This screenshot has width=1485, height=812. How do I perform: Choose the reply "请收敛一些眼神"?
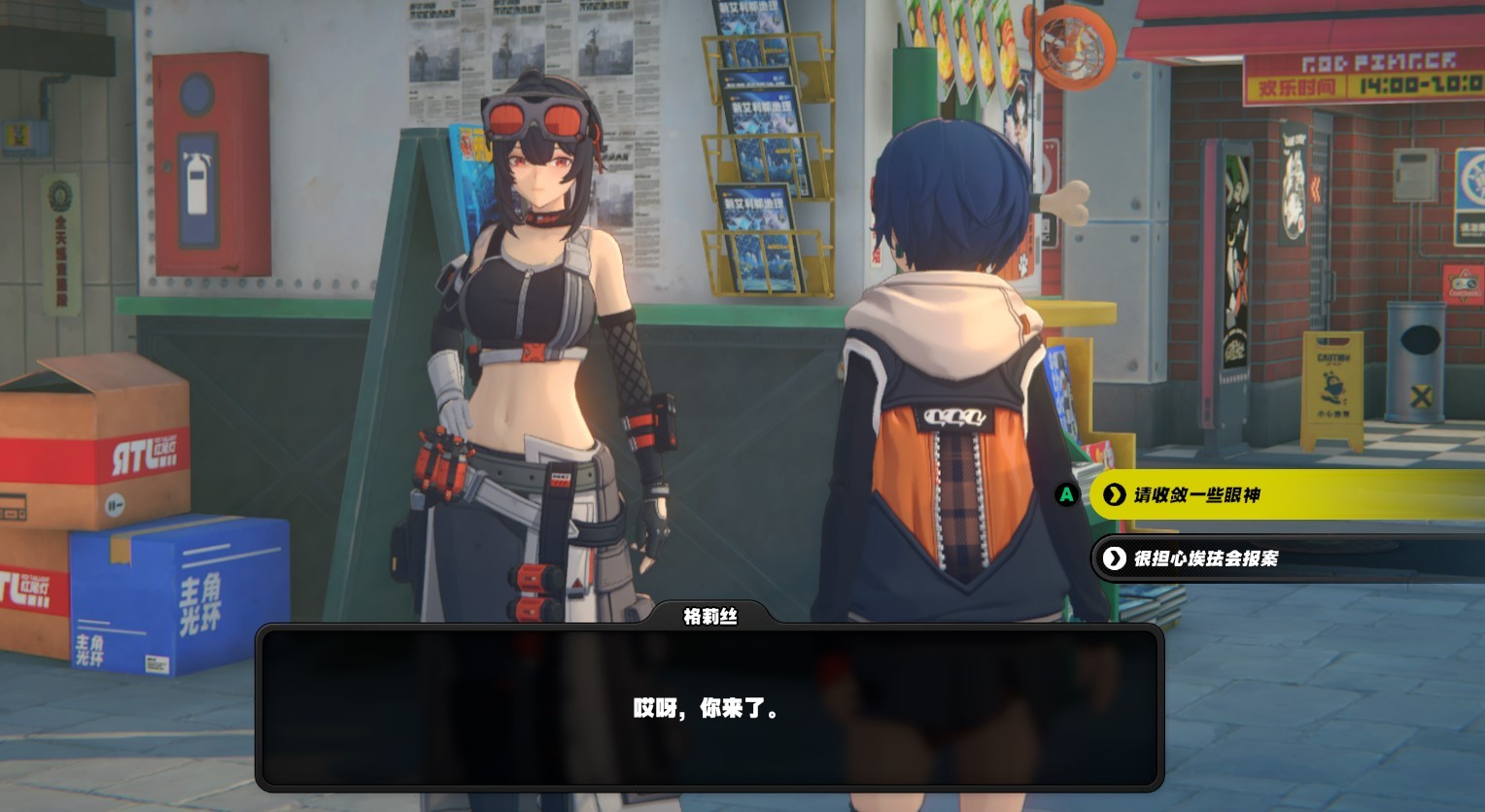[1263, 495]
